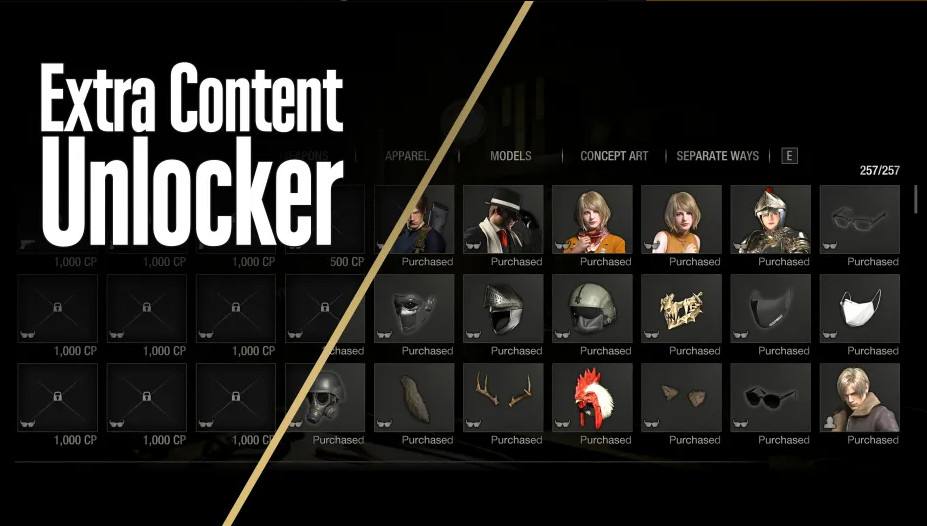Open the Models tab
927x526 pixels.
(x=510, y=156)
